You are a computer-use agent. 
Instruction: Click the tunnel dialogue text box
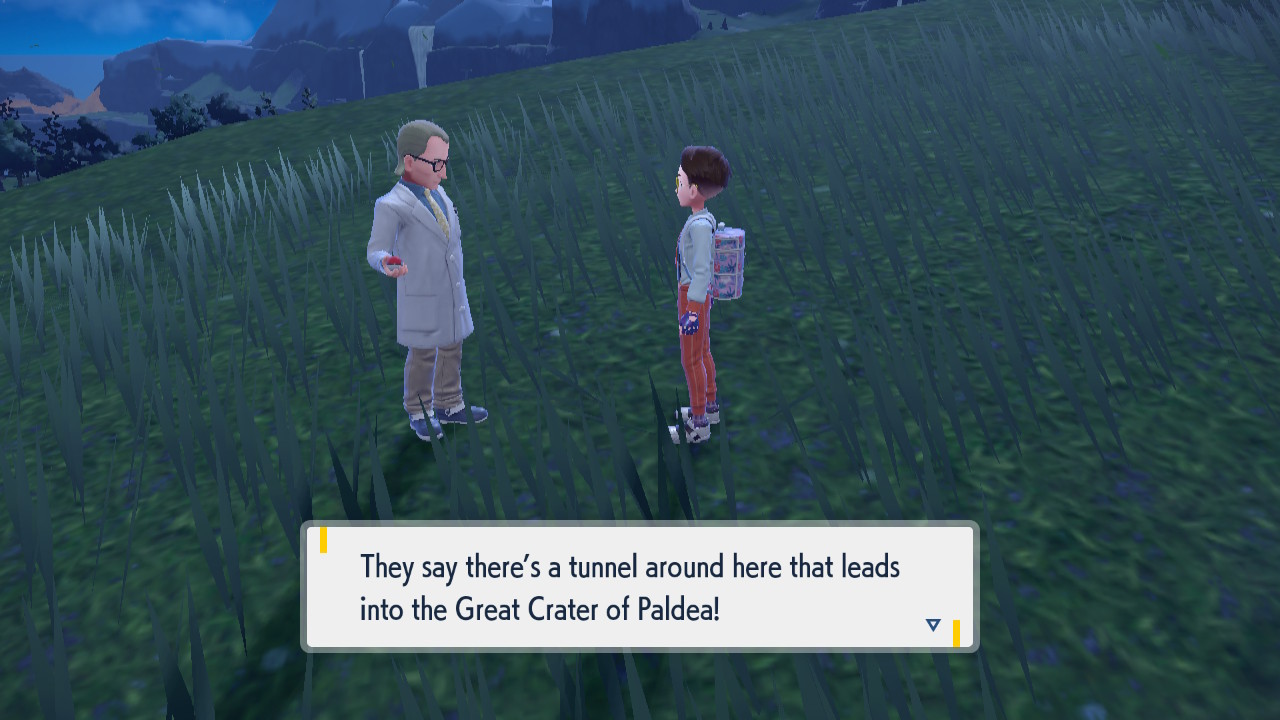[x=640, y=587]
